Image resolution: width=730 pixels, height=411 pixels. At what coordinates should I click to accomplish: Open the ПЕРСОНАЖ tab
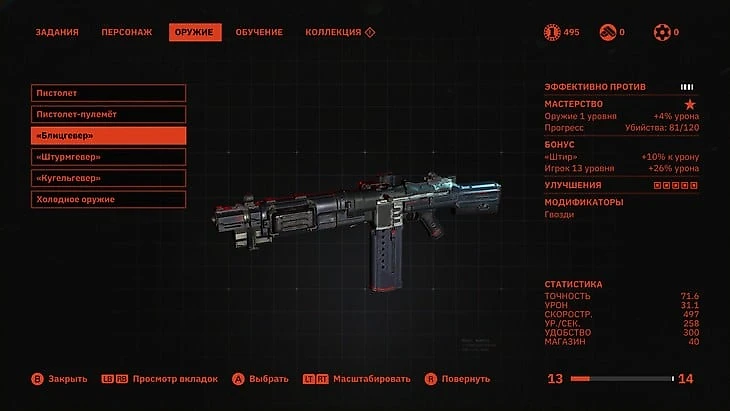click(x=127, y=32)
